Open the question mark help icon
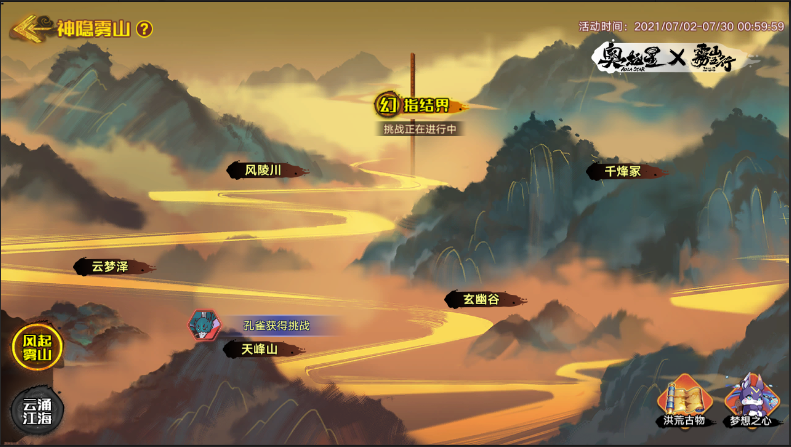 (x=144, y=29)
